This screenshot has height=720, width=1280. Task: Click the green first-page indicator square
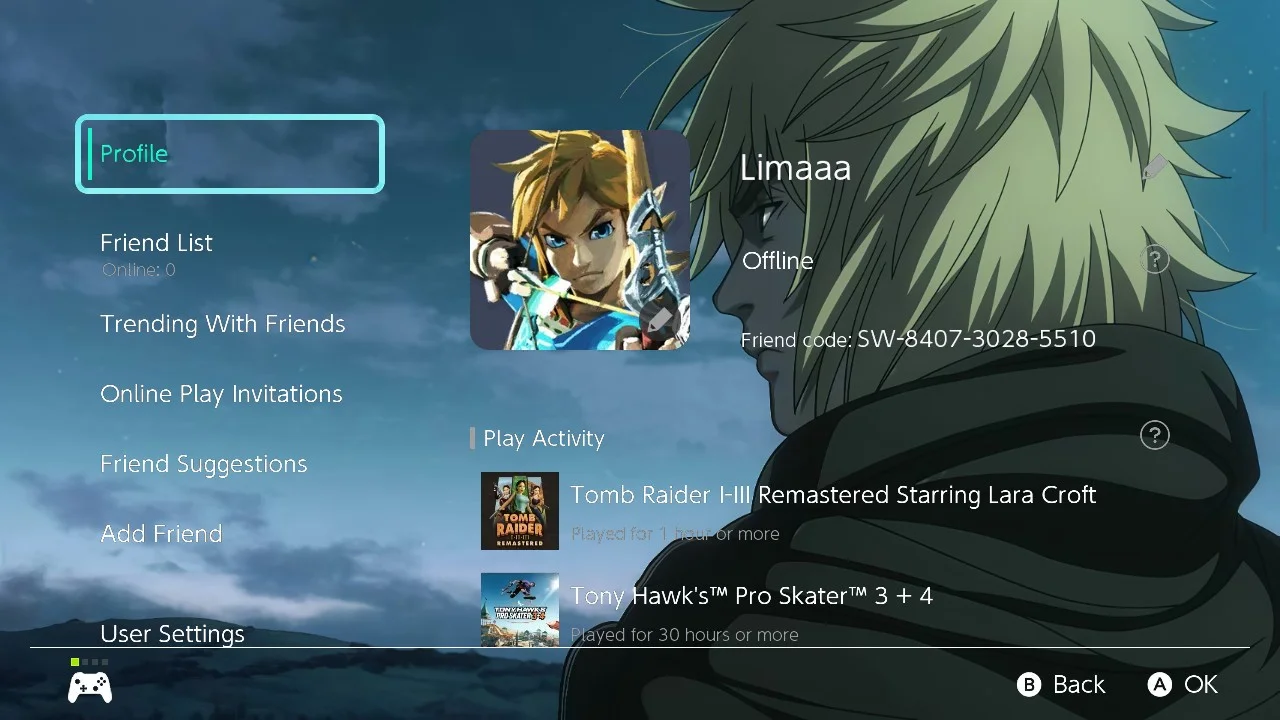(x=74, y=661)
